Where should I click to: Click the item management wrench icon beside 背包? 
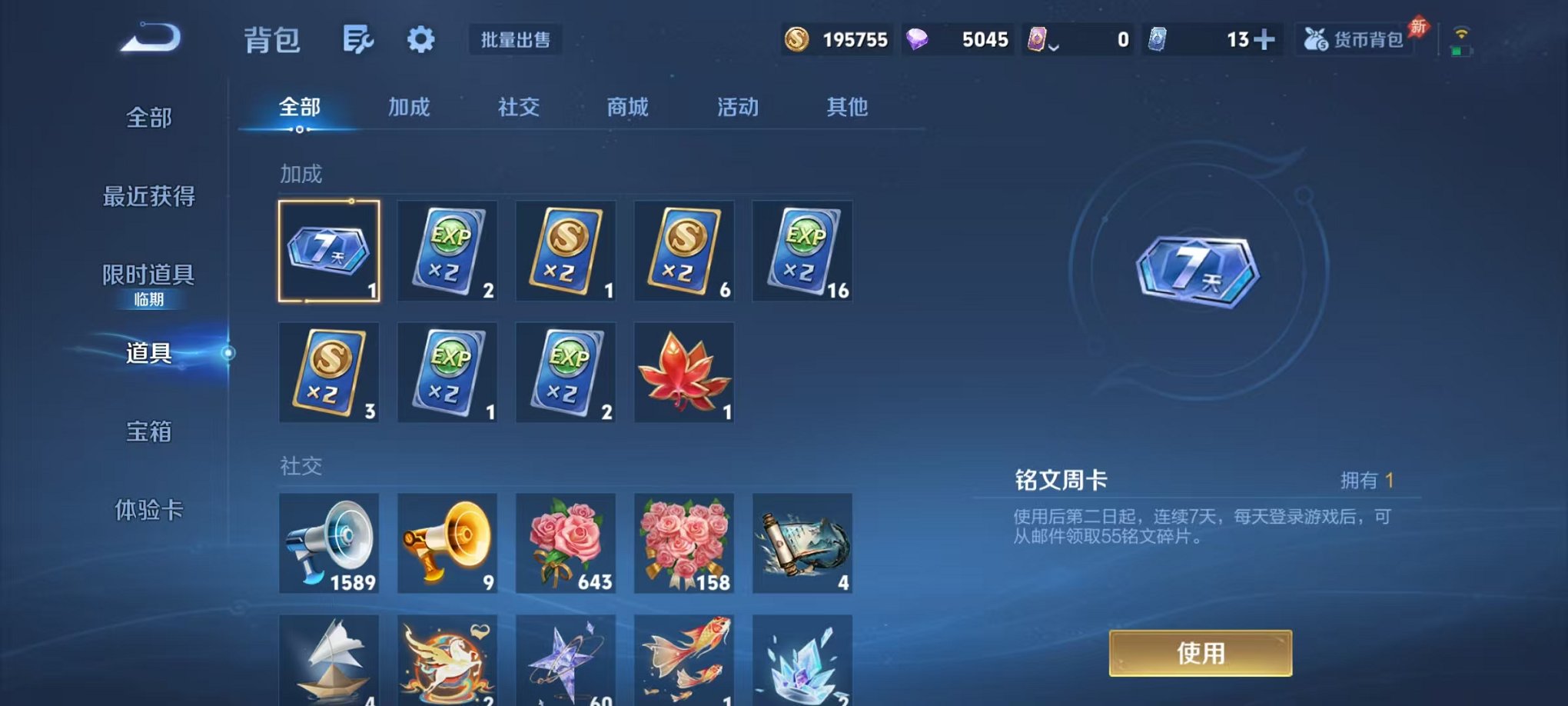360,38
